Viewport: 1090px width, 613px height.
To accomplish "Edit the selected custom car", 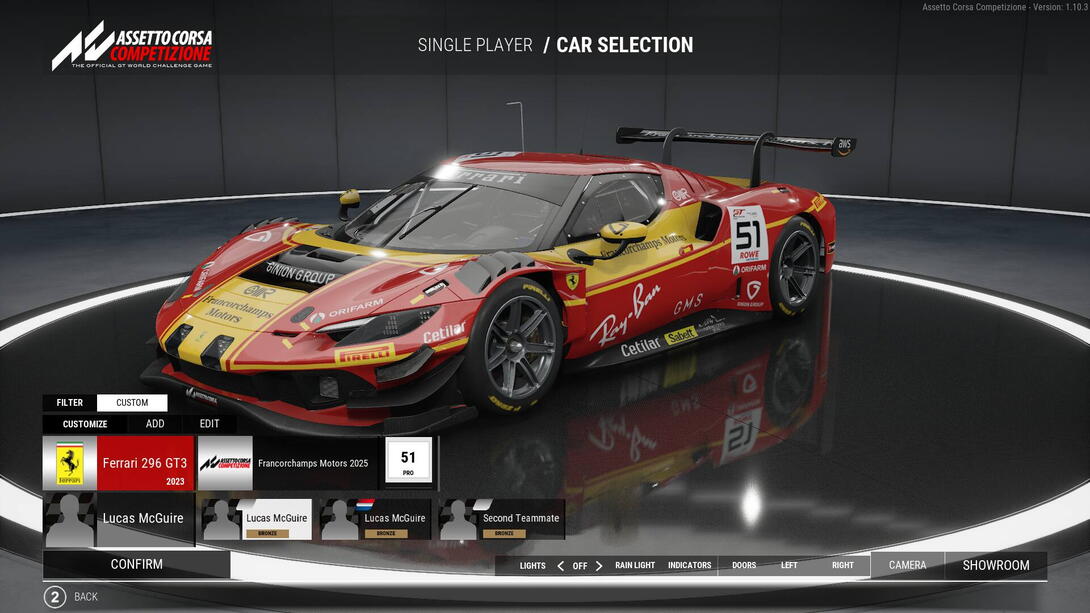I will tap(209, 424).
